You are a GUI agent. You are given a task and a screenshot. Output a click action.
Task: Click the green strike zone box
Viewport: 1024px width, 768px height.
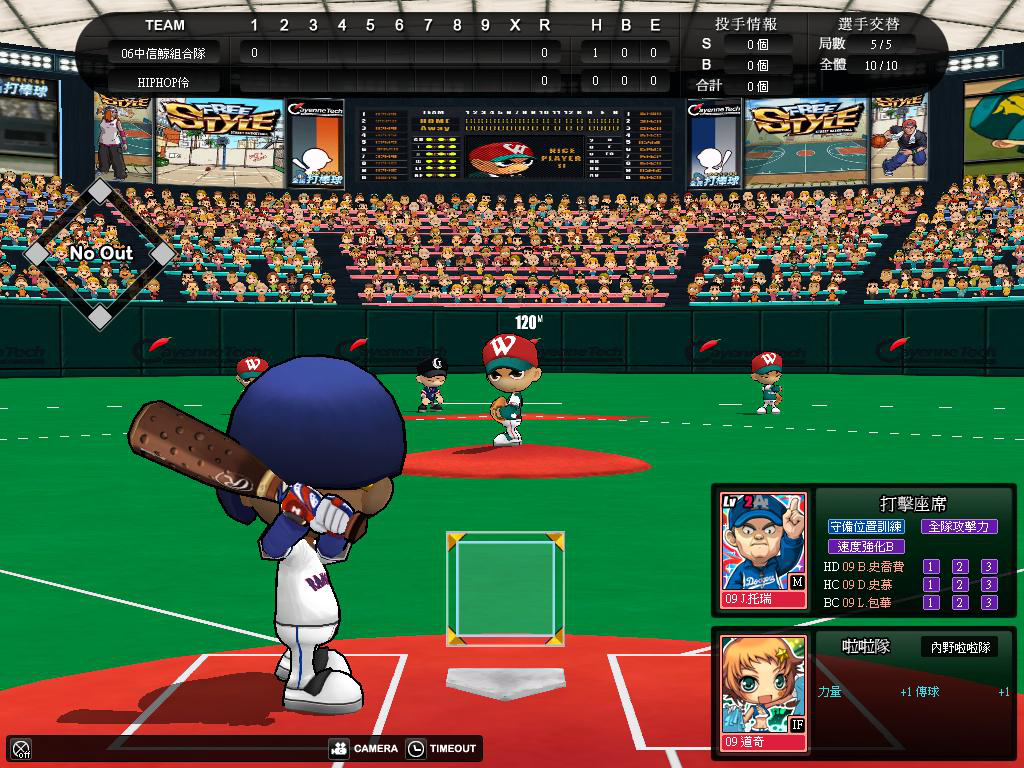505,588
